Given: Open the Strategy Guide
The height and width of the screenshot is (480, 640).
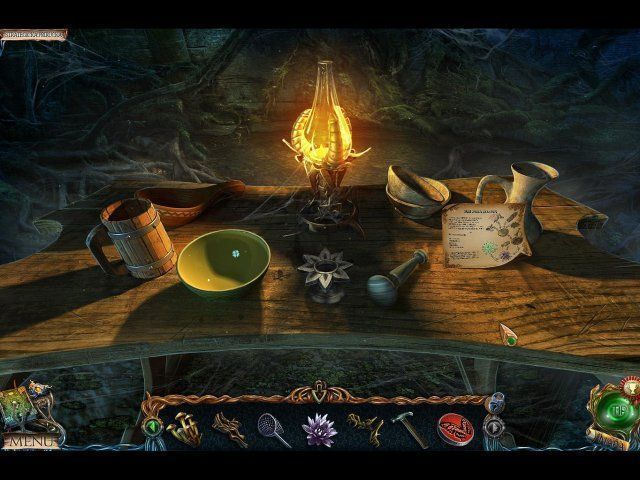Looking at the screenshot, I should pos(33,34).
